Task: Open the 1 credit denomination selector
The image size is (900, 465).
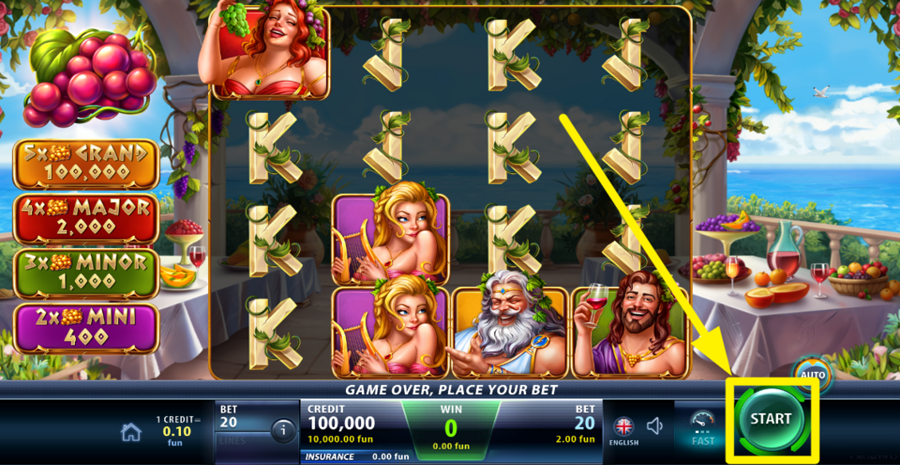Action: coord(178,430)
